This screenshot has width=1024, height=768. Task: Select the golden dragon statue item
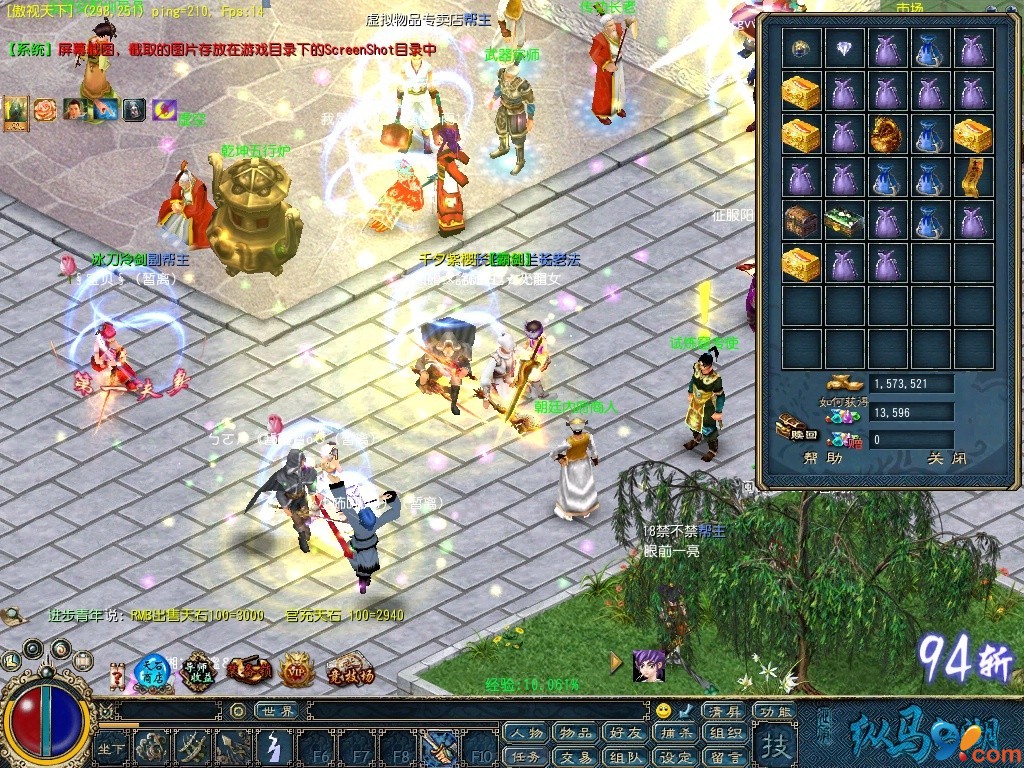[x=888, y=134]
